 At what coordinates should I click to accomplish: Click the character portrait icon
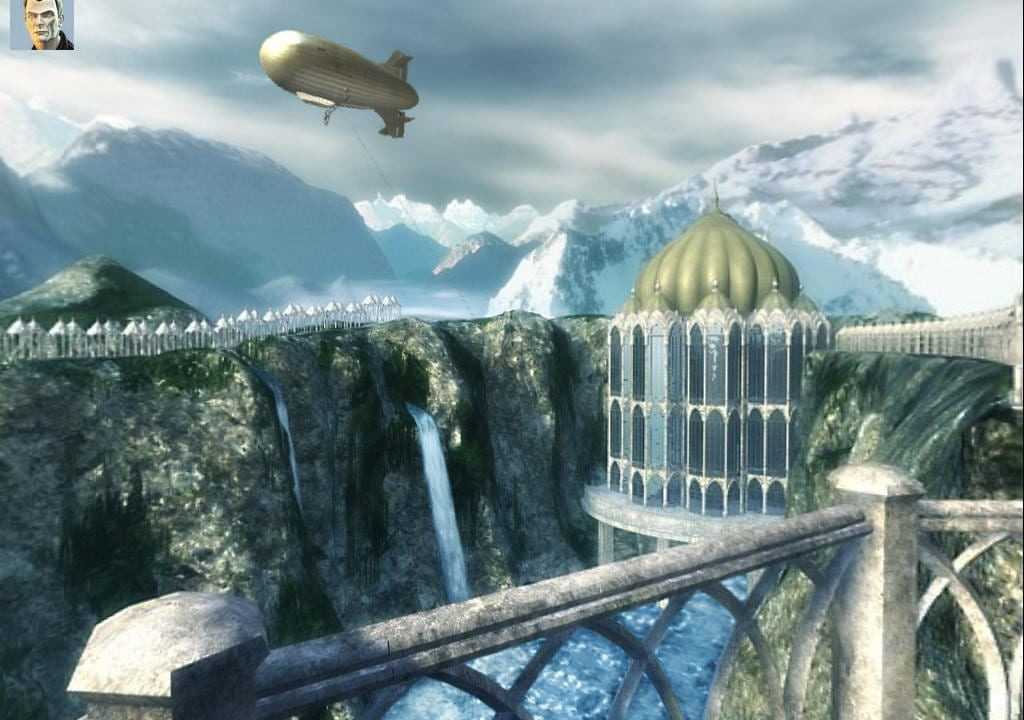click(x=41, y=24)
